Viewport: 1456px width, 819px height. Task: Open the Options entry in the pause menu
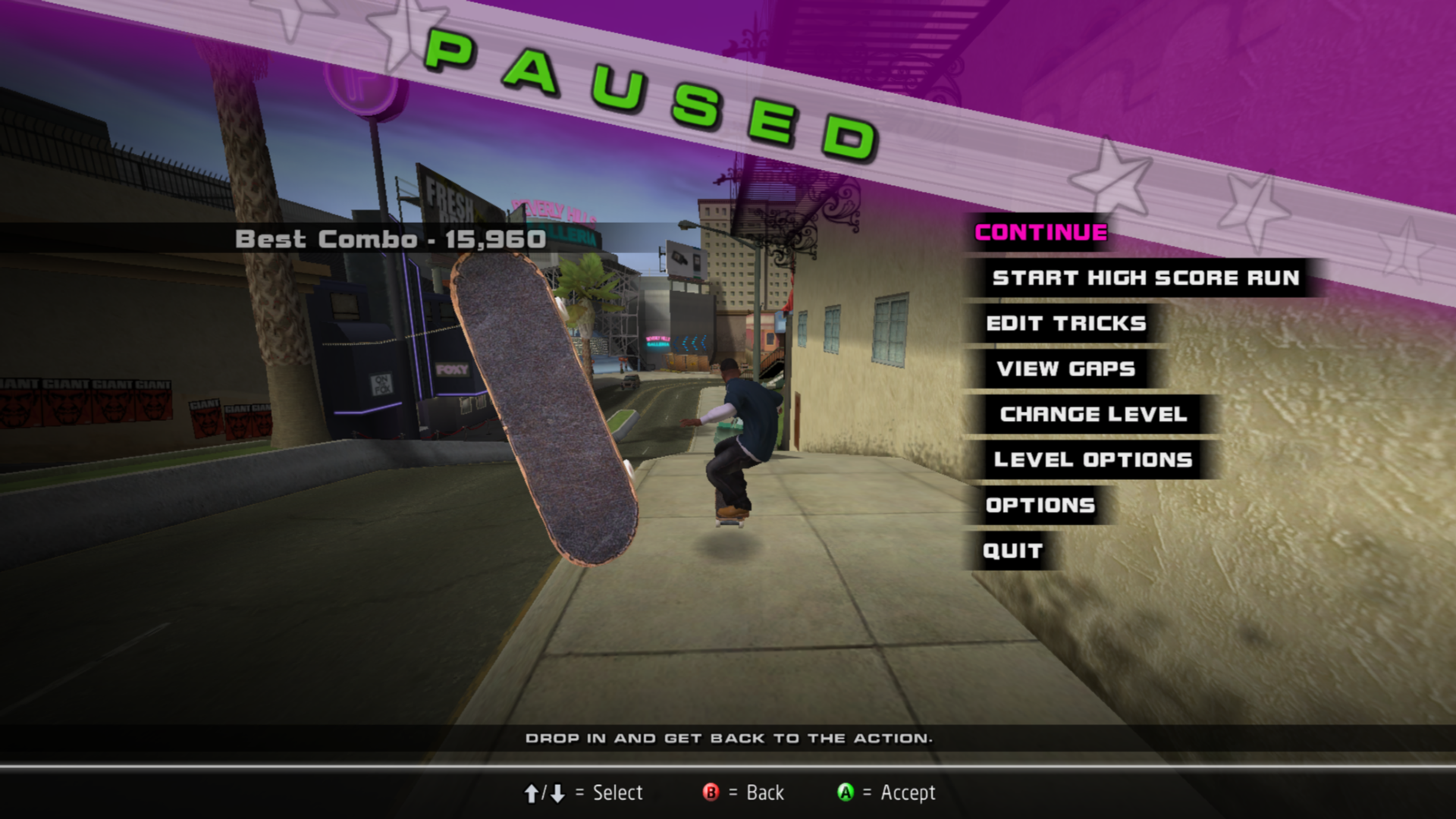click(x=1040, y=506)
